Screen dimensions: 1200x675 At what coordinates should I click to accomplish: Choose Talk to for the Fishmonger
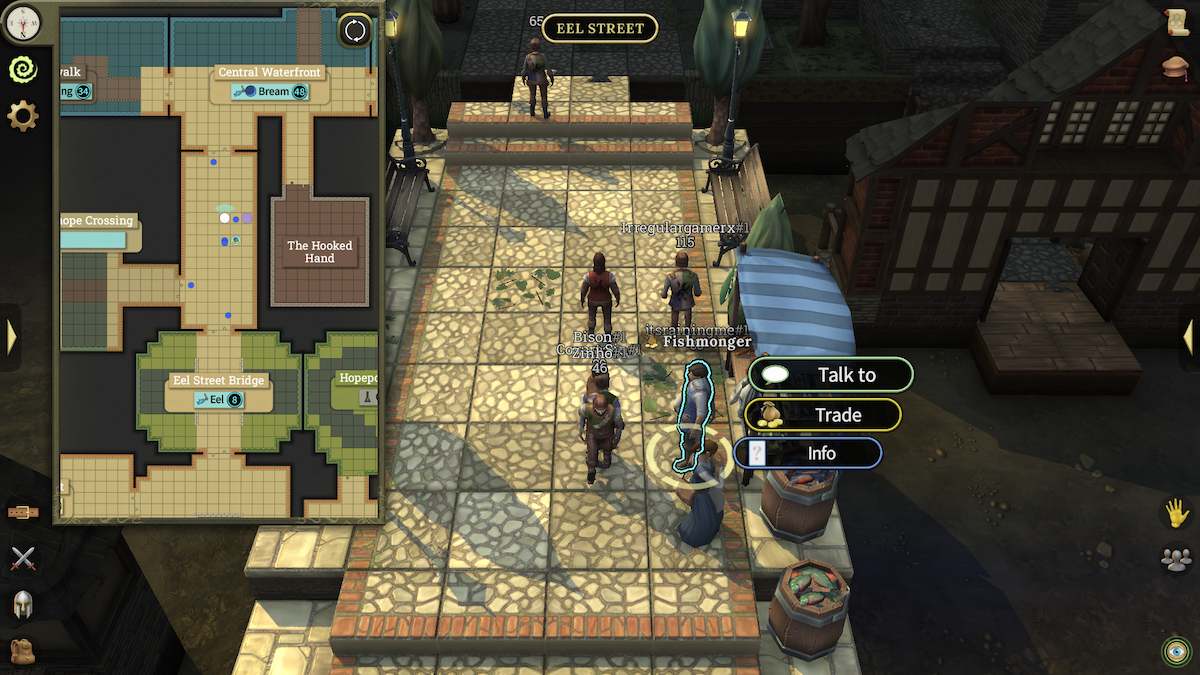[830, 375]
